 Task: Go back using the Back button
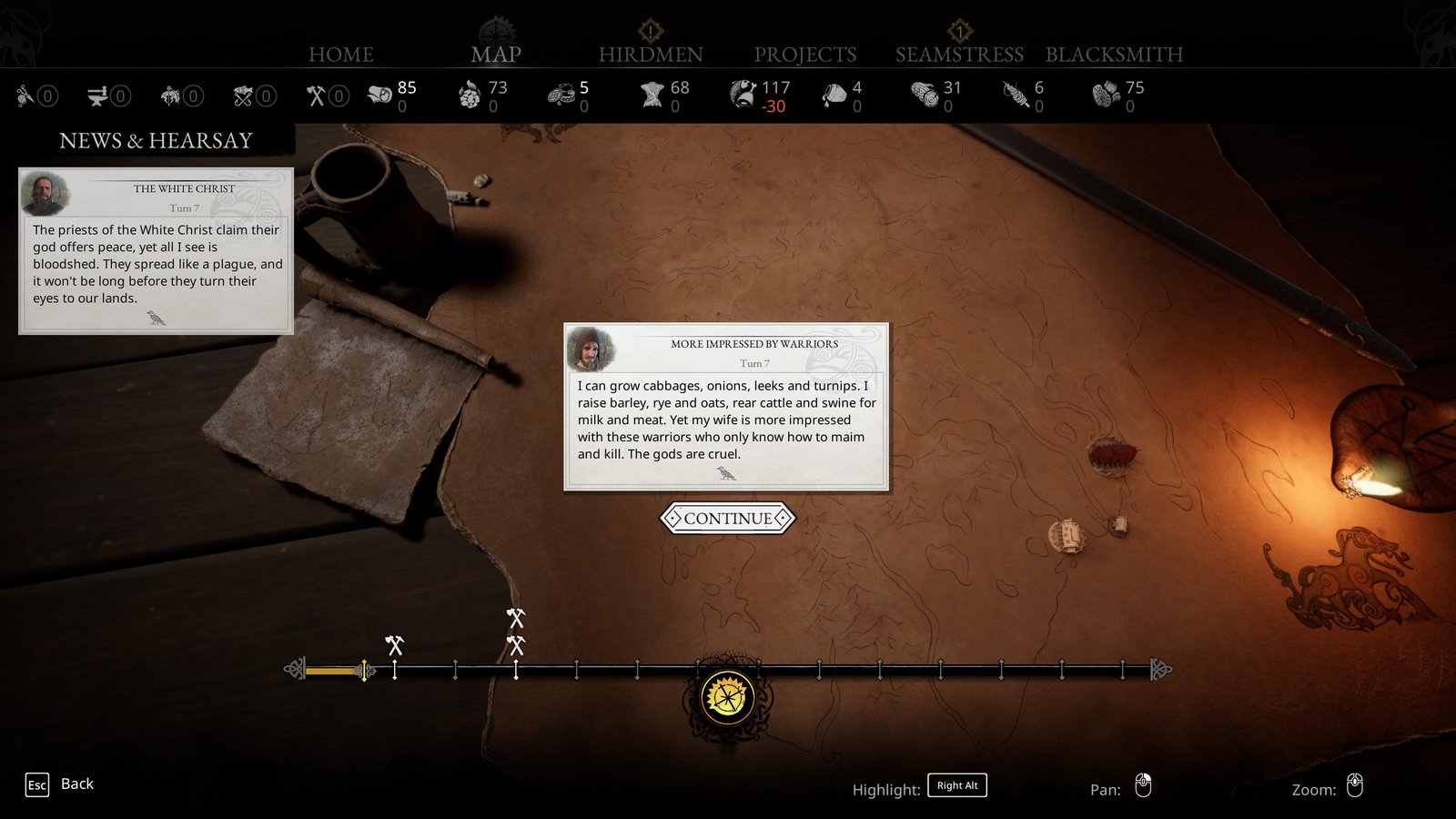pos(60,784)
